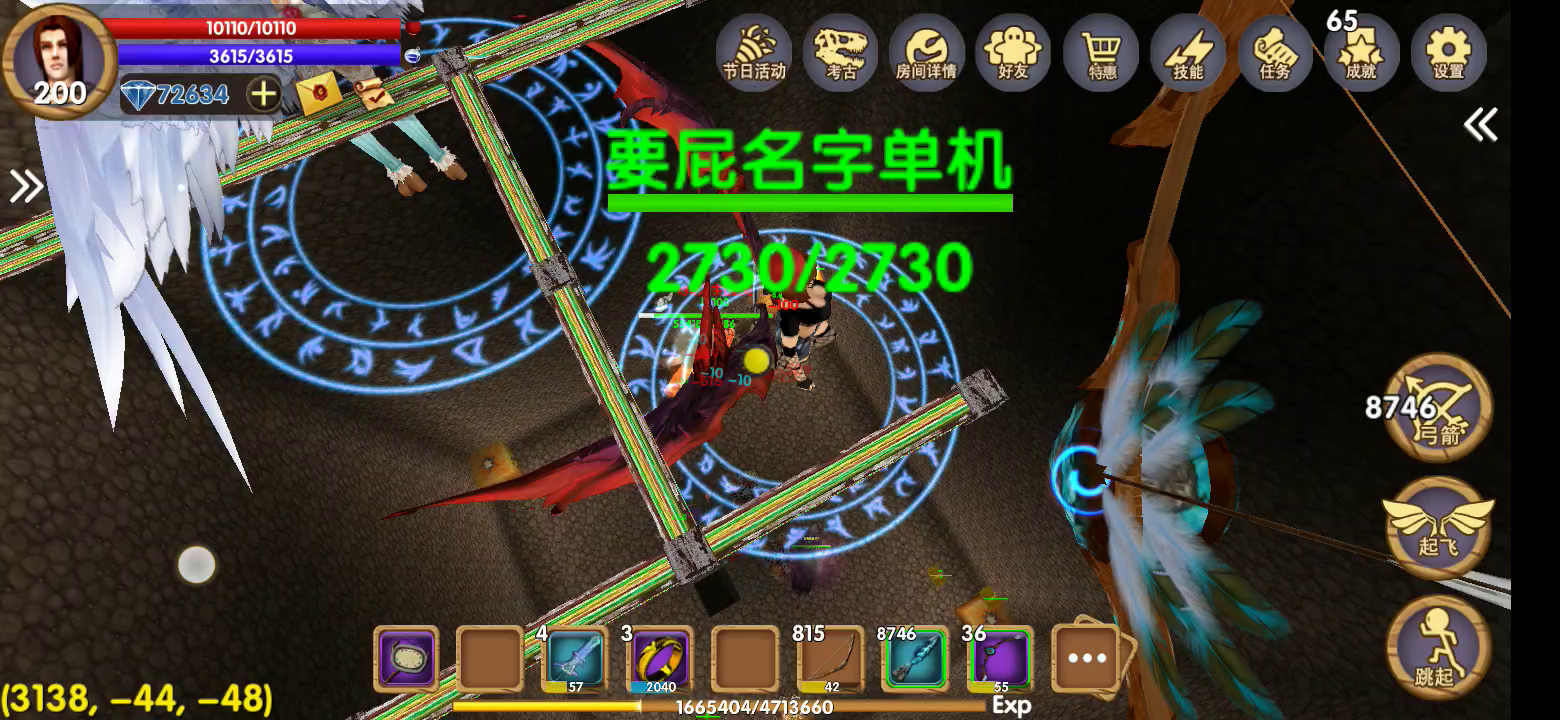The width and height of the screenshot is (1560, 720).
Task: Open the 设置 game settings
Action: (x=1448, y=55)
